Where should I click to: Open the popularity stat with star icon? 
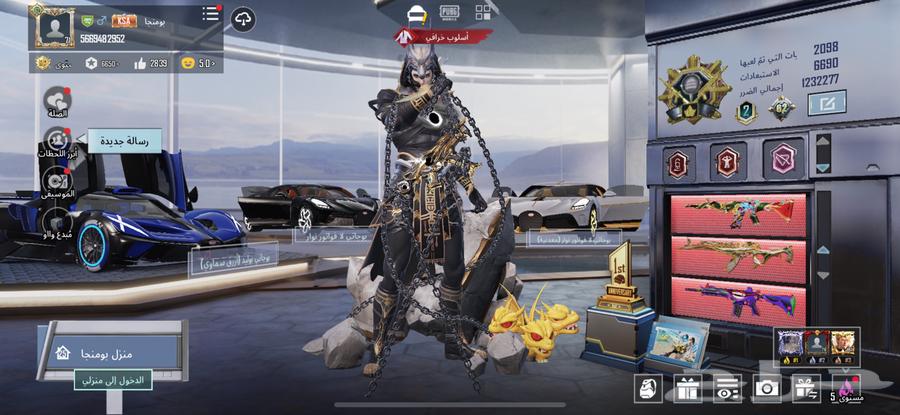point(101,63)
